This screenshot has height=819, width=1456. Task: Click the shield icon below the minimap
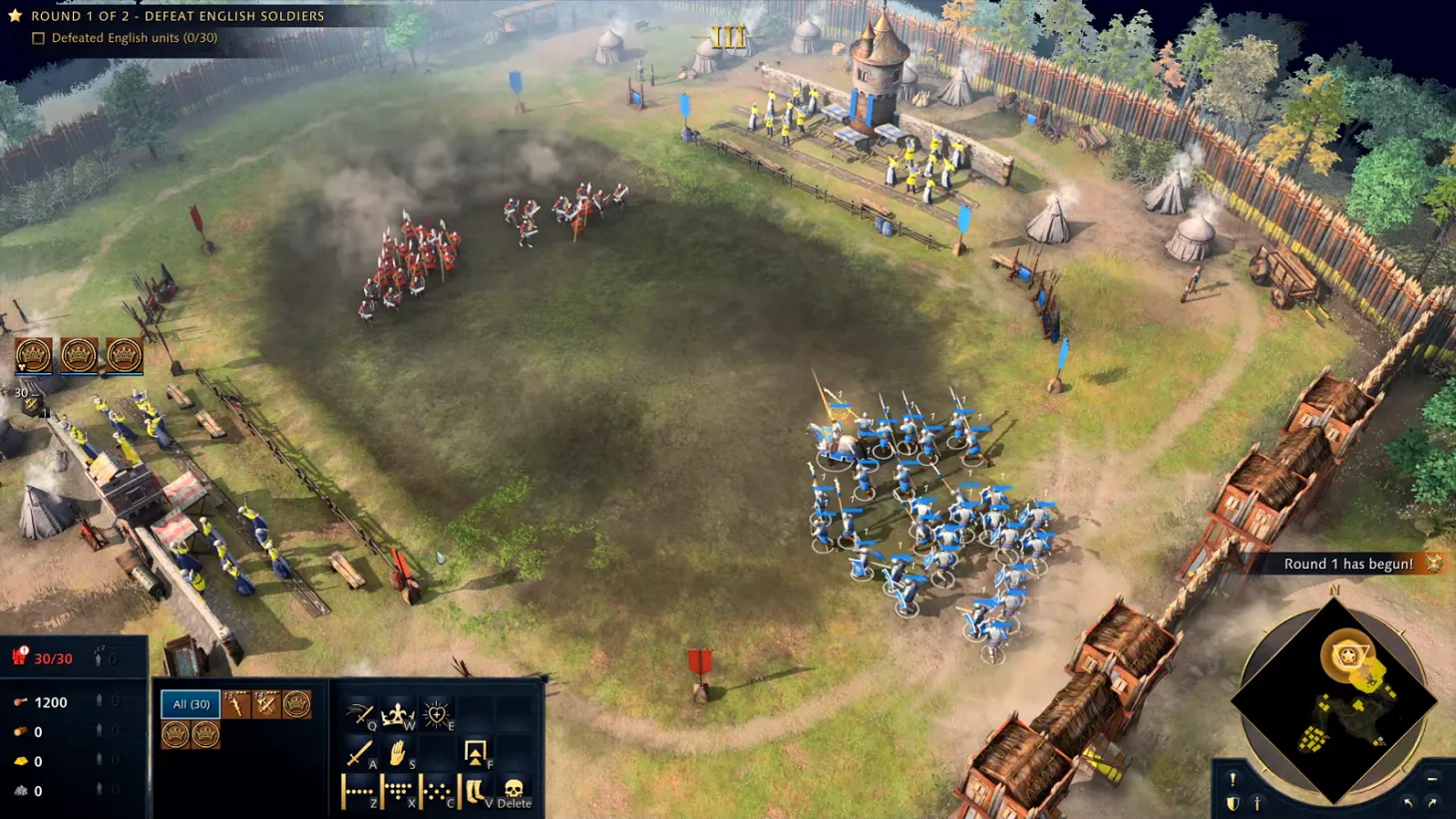pos(1234,803)
